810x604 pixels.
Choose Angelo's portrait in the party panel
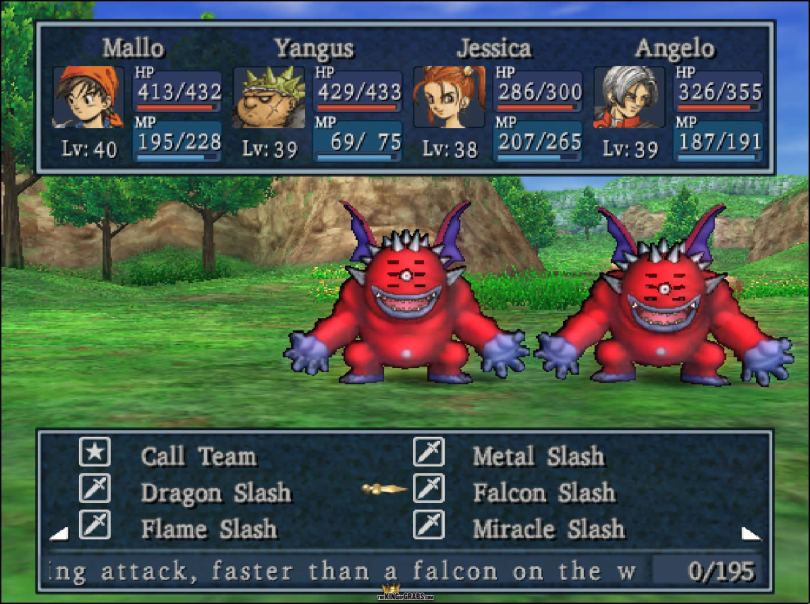629,97
